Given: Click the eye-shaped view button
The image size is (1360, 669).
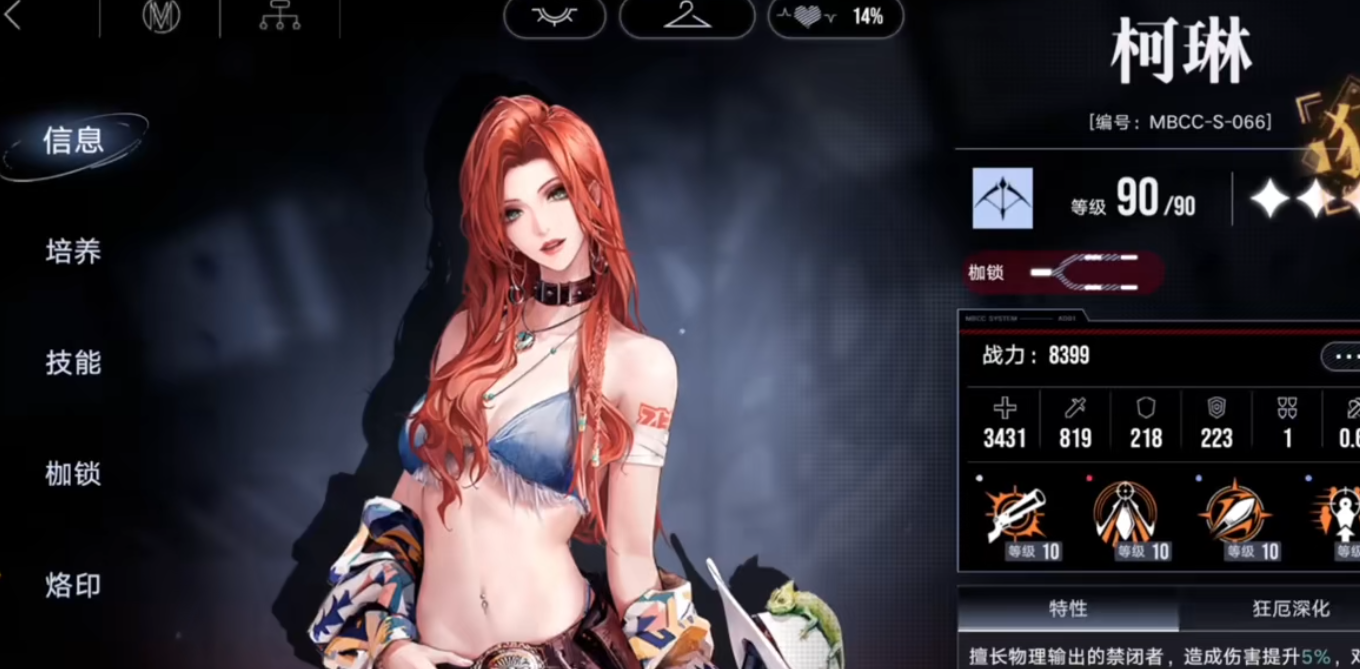Looking at the screenshot, I should point(555,17).
